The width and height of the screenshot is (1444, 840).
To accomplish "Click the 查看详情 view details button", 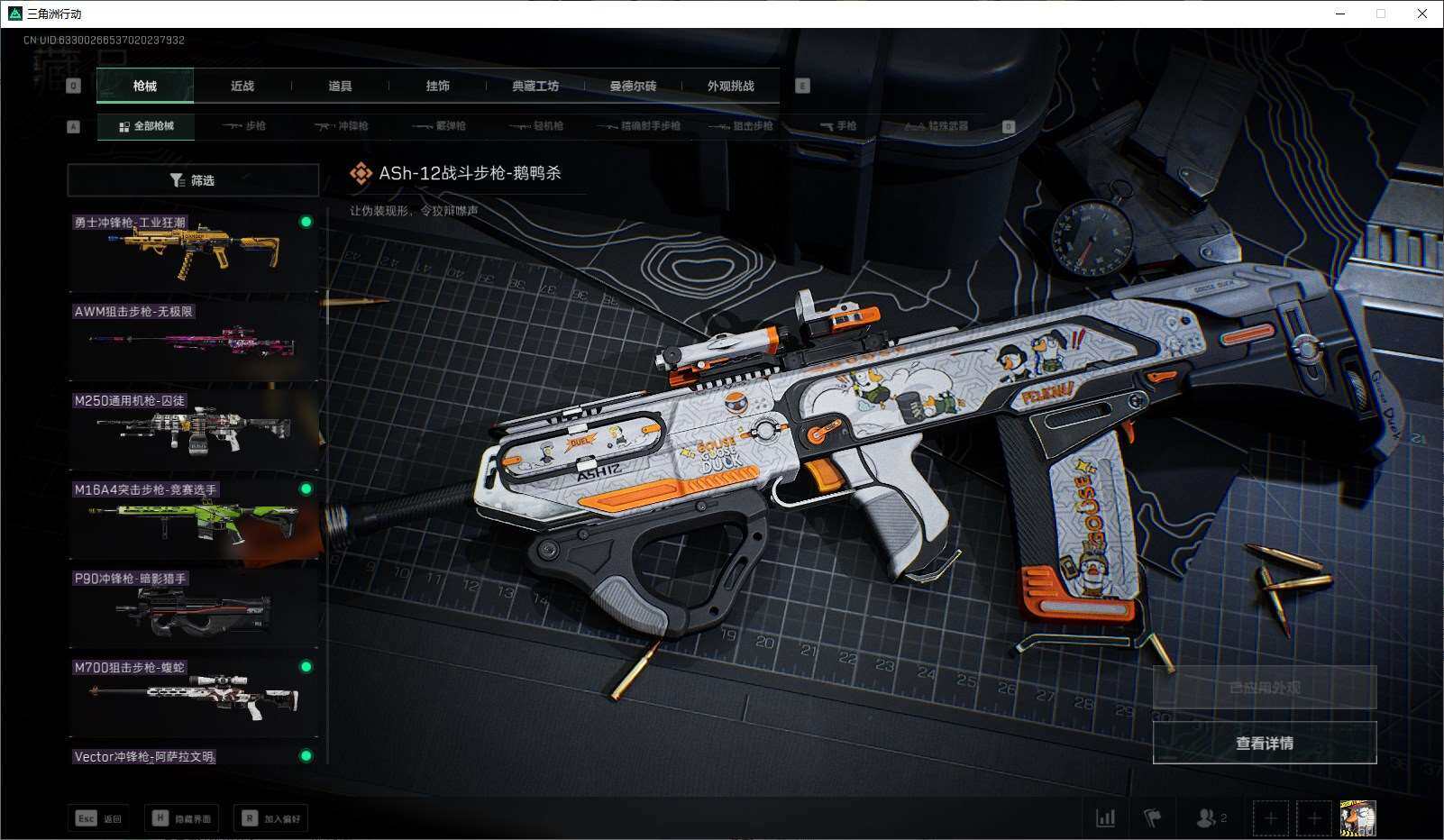I will tap(1264, 743).
